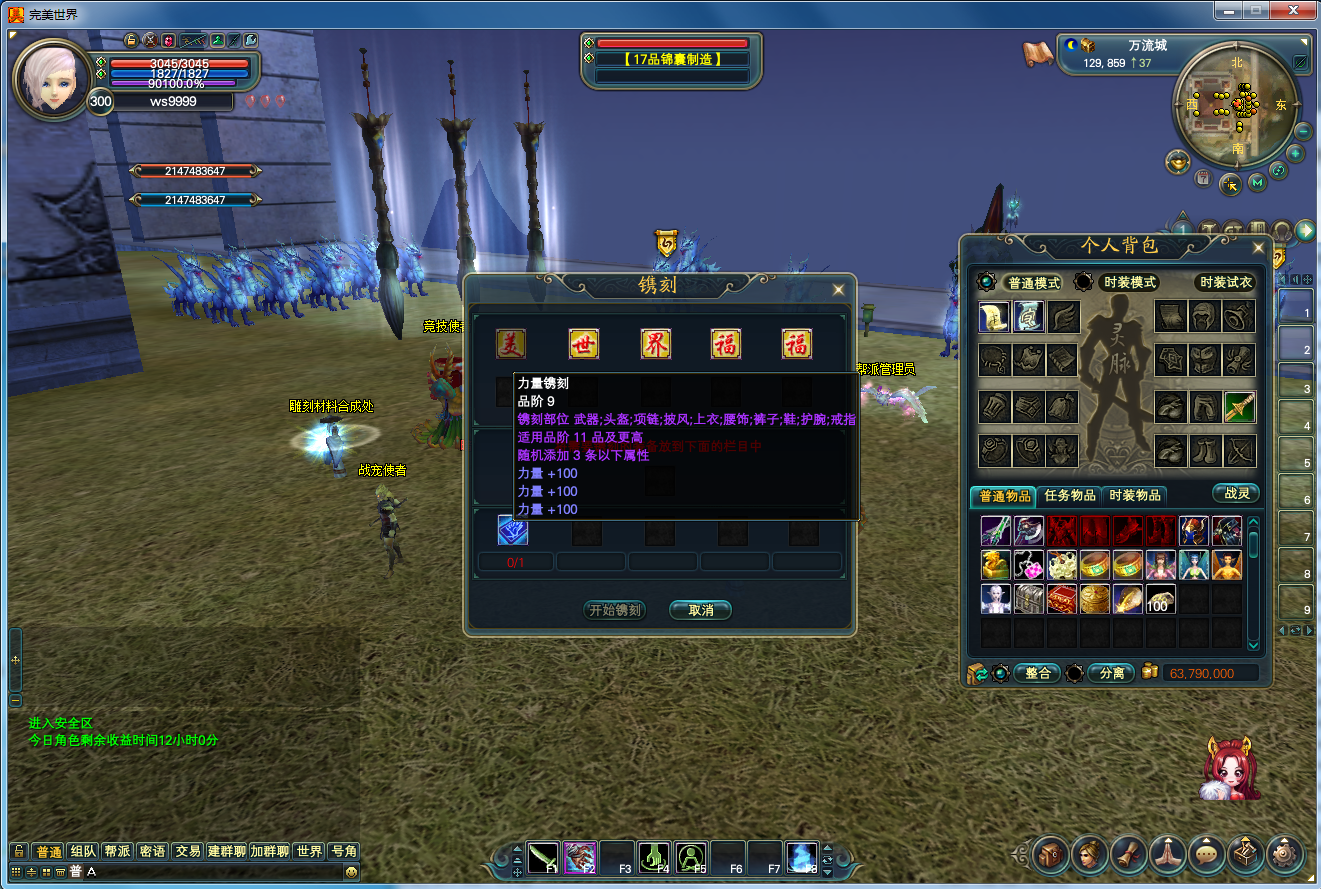
Task: Select the golden statue item in the bag
Action: (x=995, y=566)
